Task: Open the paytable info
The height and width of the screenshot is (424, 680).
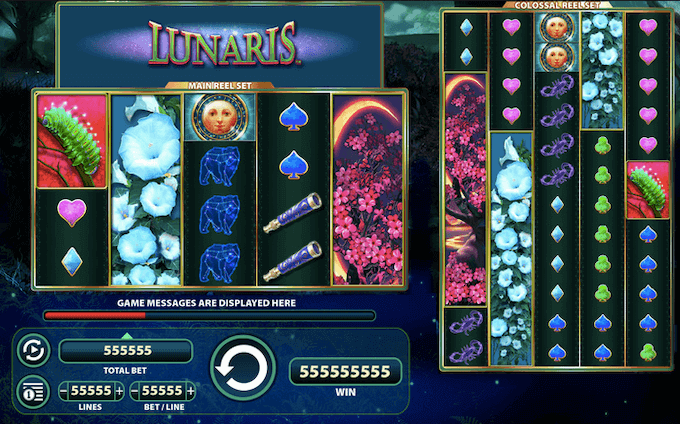Action: pyautogui.click(x=31, y=390)
